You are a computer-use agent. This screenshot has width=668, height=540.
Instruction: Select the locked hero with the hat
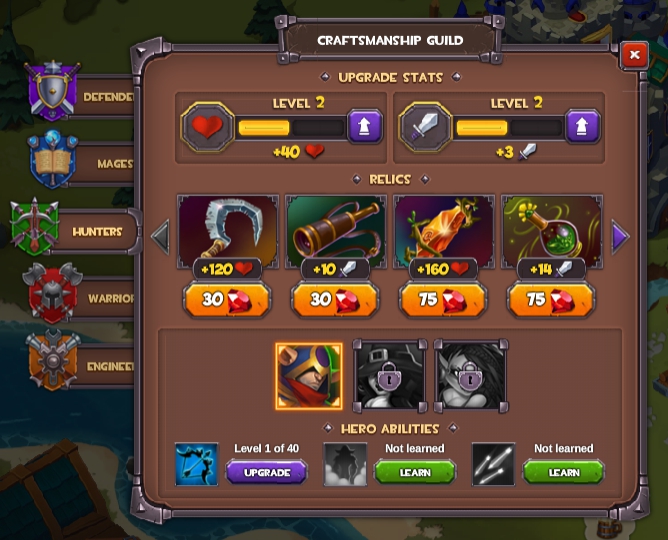coord(389,376)
